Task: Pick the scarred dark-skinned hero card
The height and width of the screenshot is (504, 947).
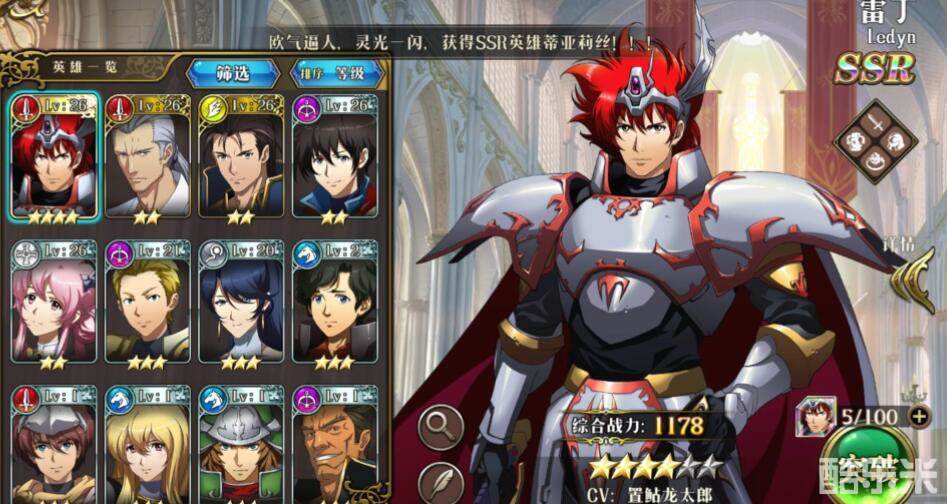Action: (x=334, y=445)
